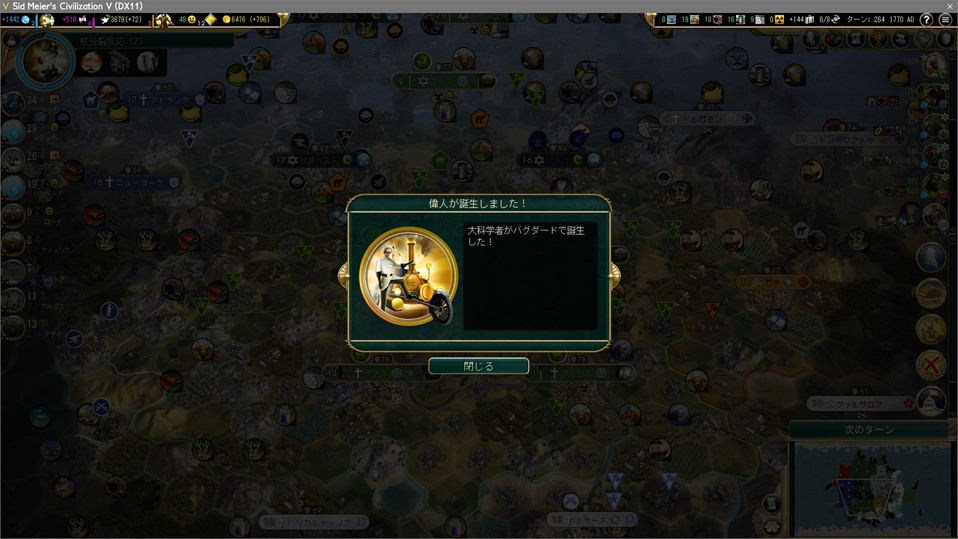The width and height of the screenshot is (958, 539).
Task: Open the happiness smiley overview
Action: tap(193, 20)
